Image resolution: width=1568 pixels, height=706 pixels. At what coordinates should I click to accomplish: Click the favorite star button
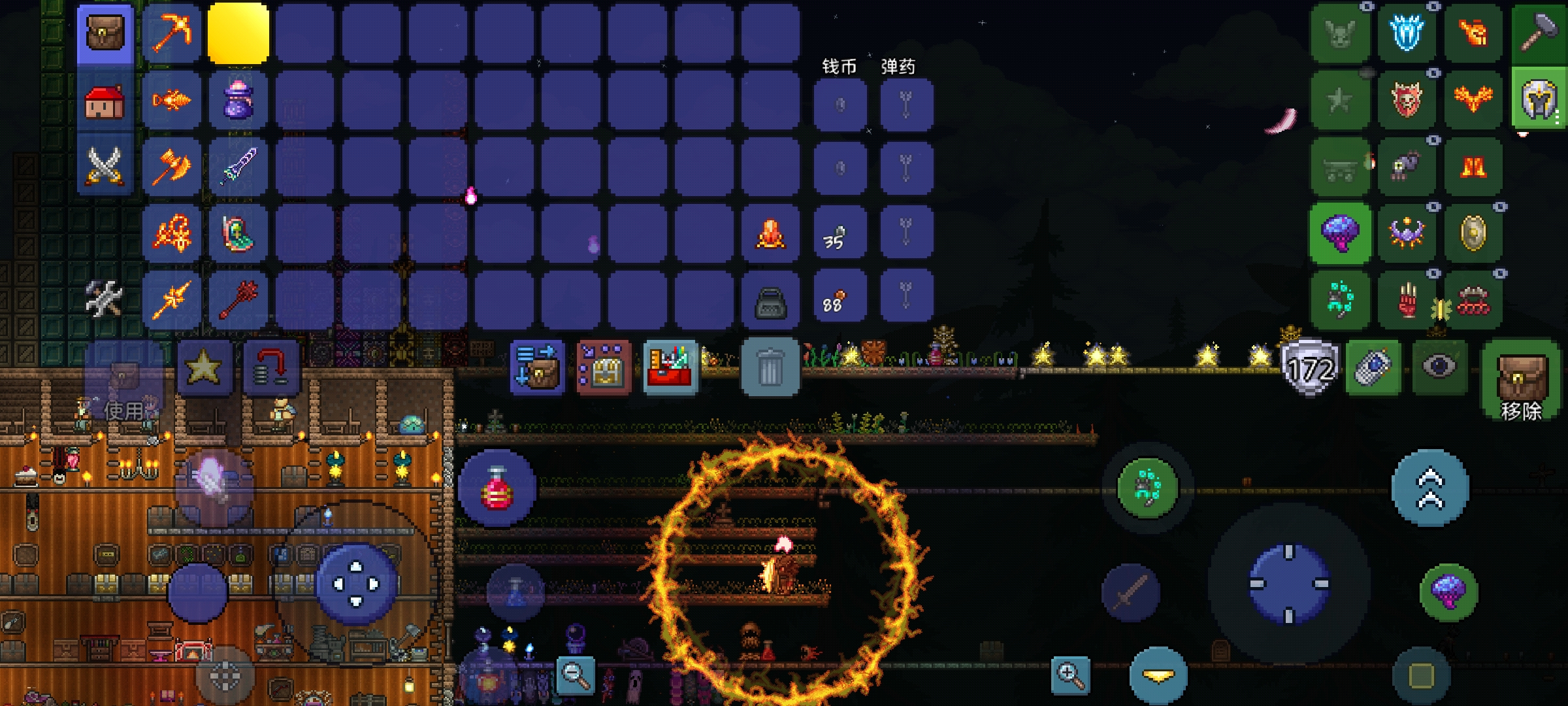[204, 367]
